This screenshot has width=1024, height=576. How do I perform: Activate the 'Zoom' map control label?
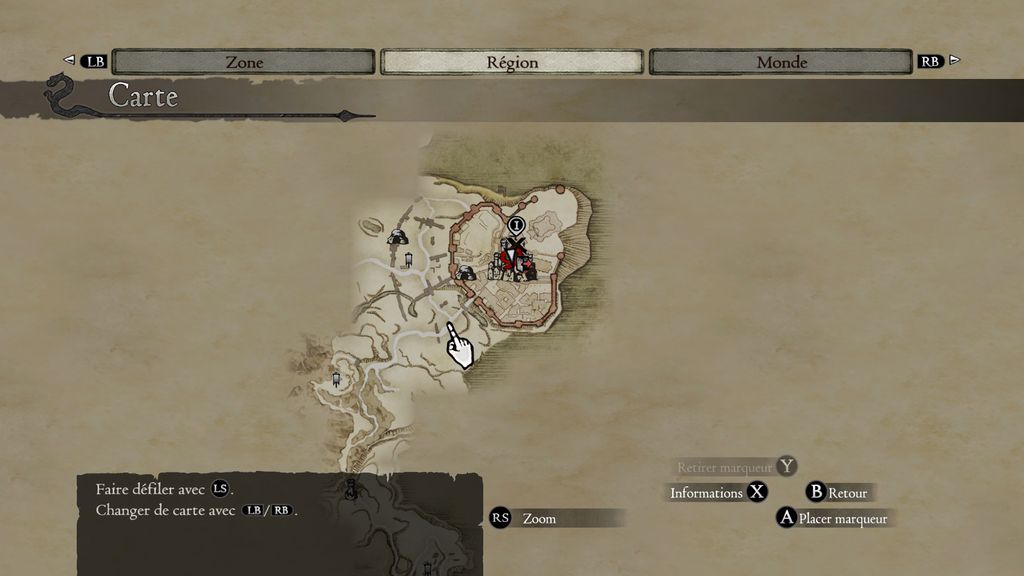539,519
